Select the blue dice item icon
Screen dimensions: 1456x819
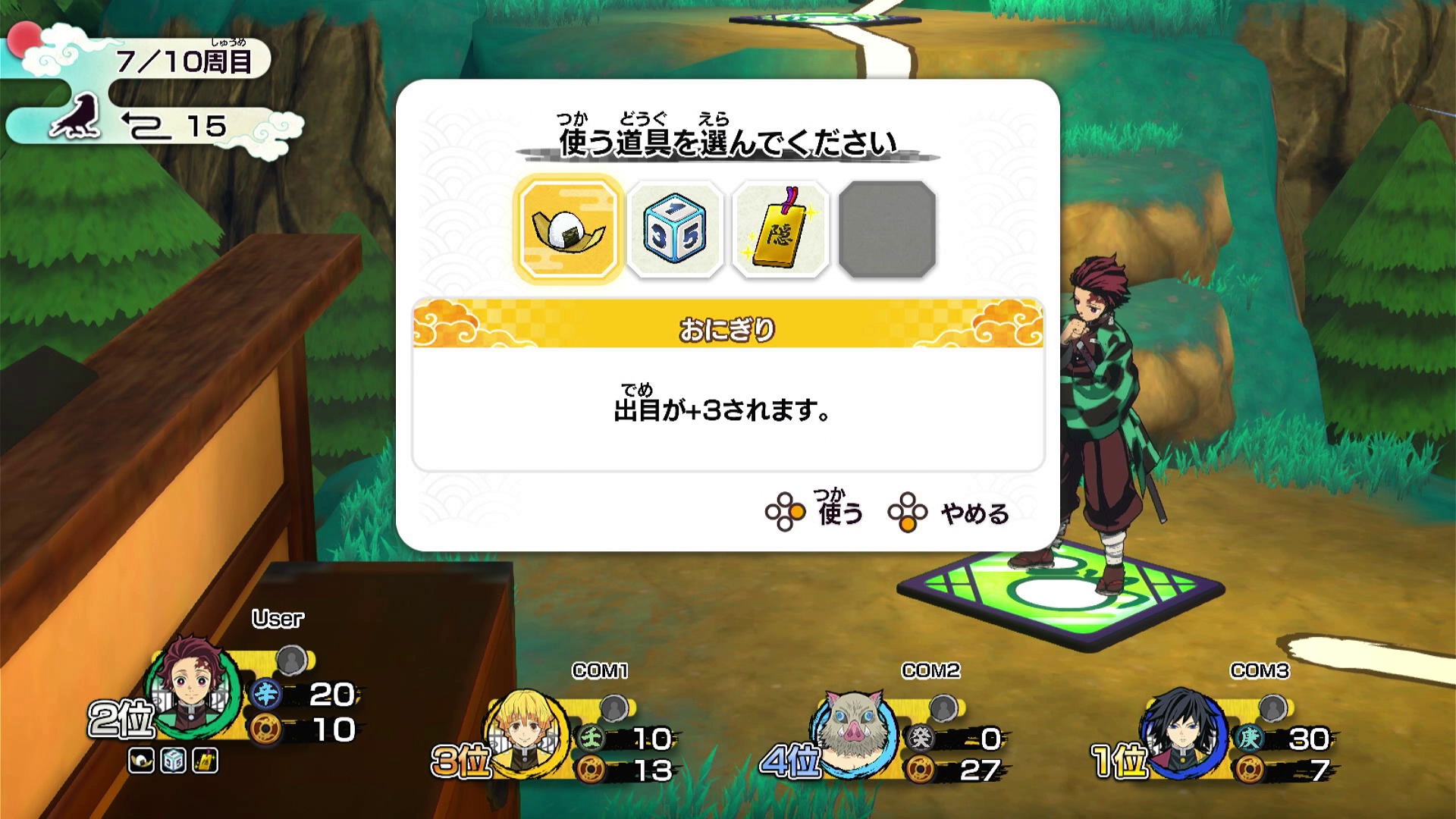click(675, 227)
